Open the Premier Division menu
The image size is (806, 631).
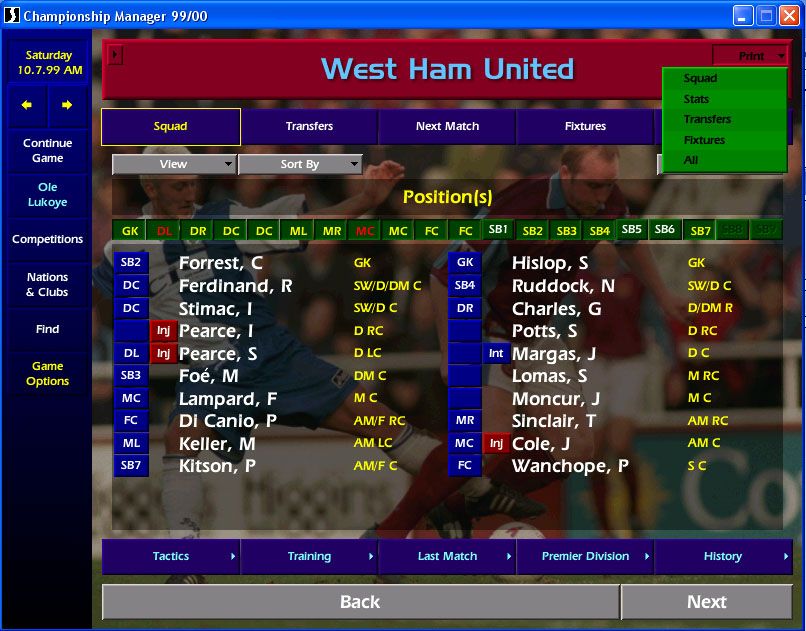pyautogui.click(x=585, y=557)
